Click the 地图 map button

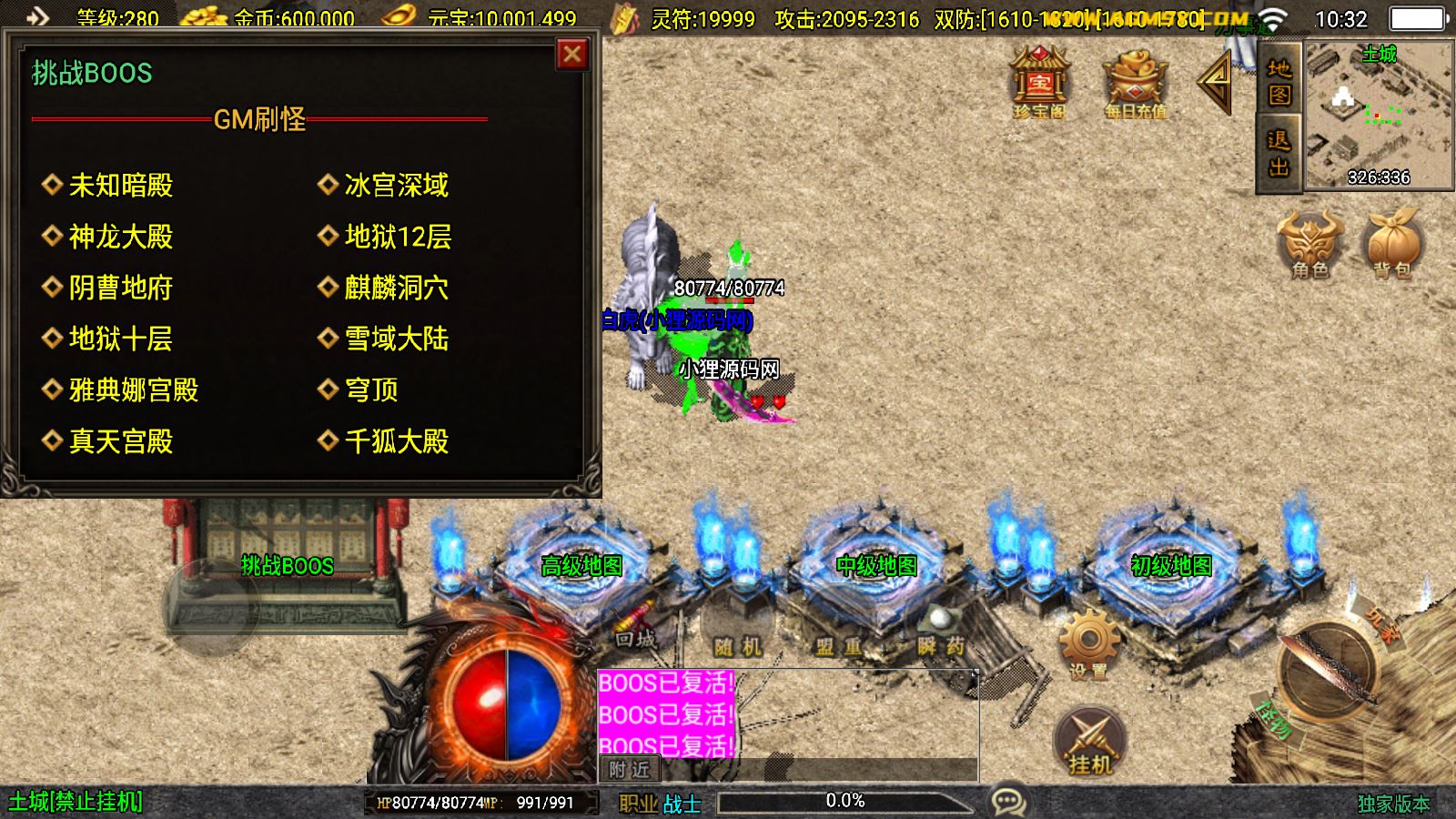tap(1279, 82)
